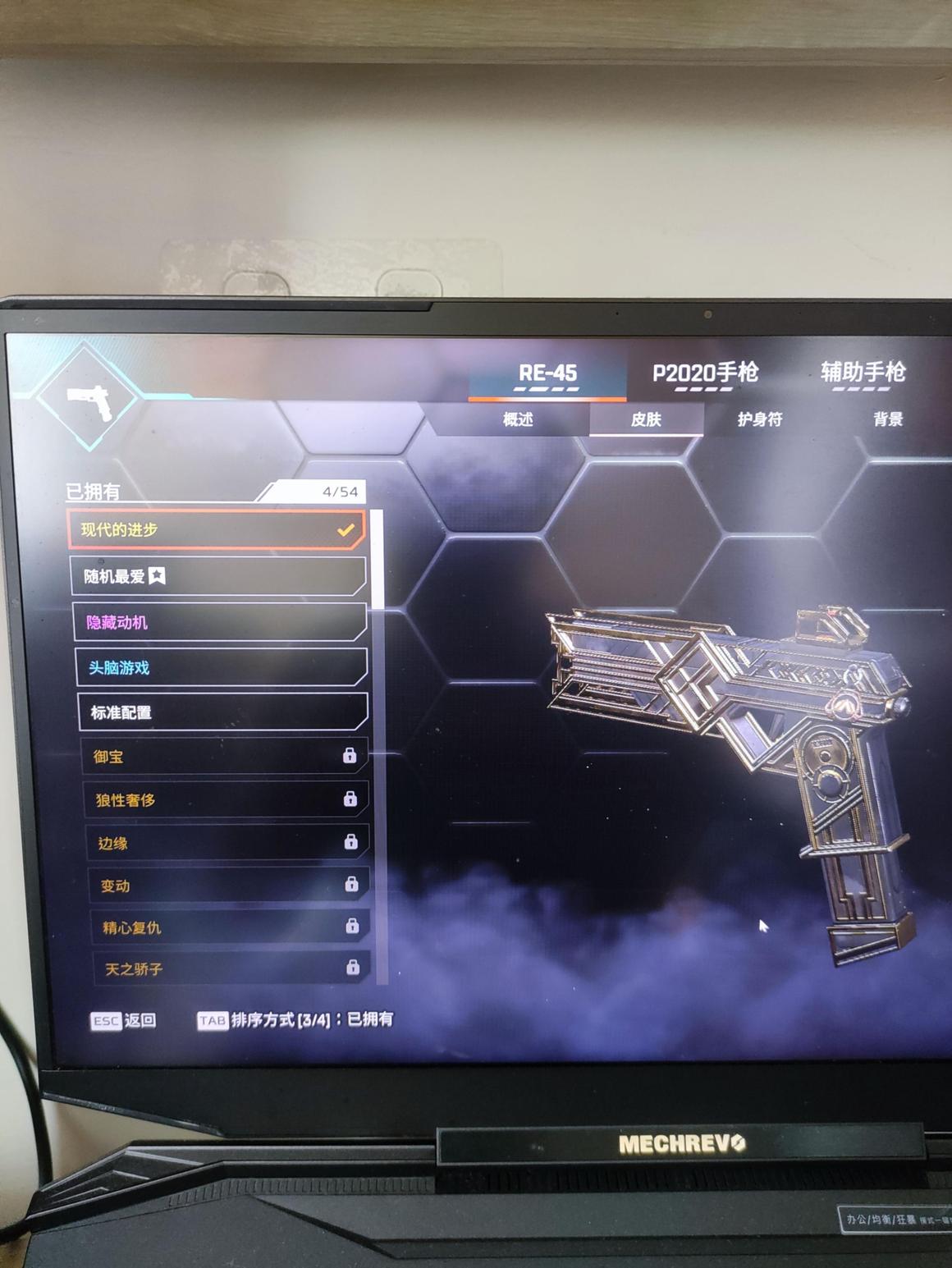The image size is (952, 1268).
Task: Choose the 随机最爱 random favorite option
Action: 218,576
